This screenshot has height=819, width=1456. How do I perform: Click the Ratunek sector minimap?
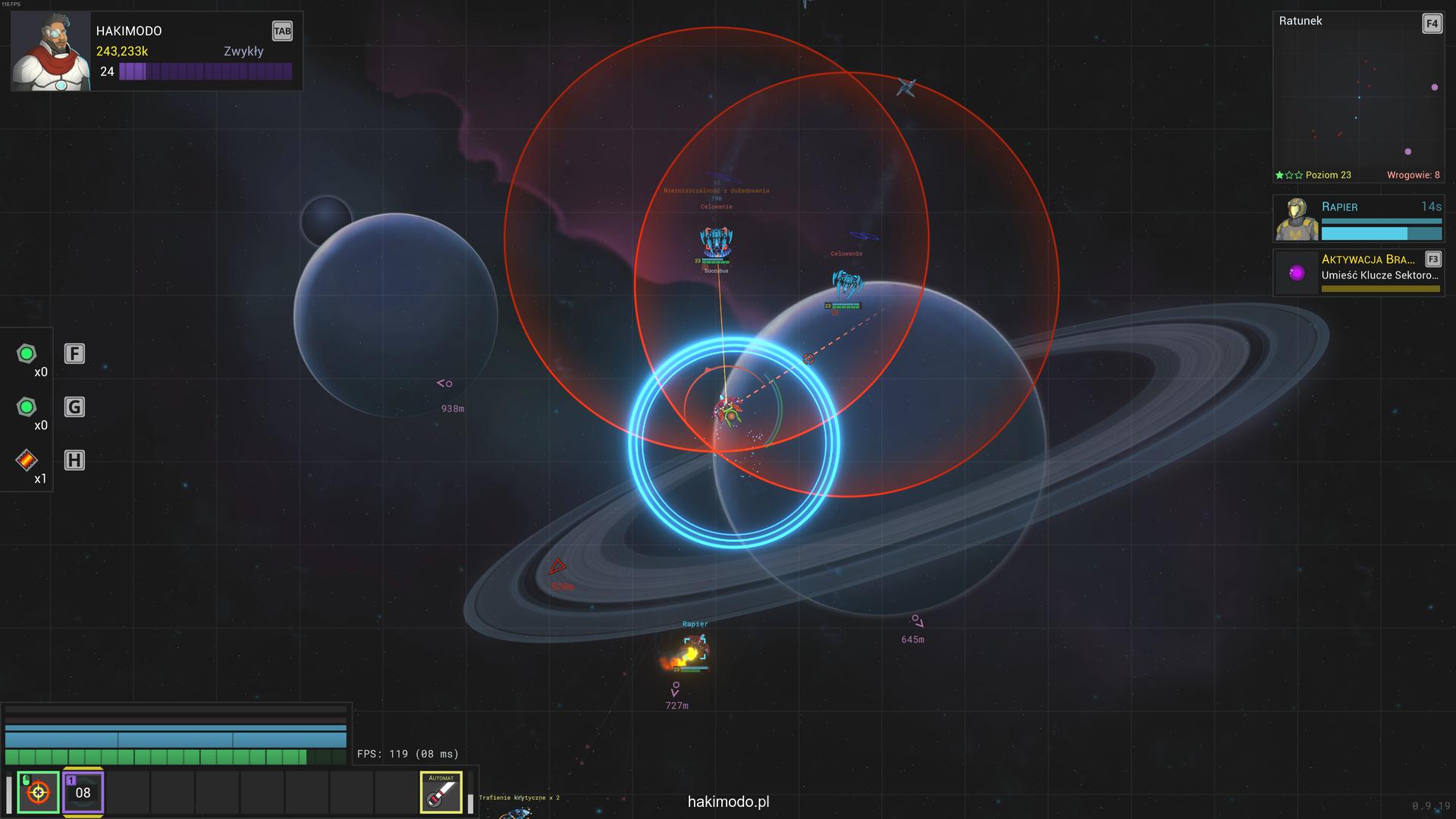click(1357, 99)
